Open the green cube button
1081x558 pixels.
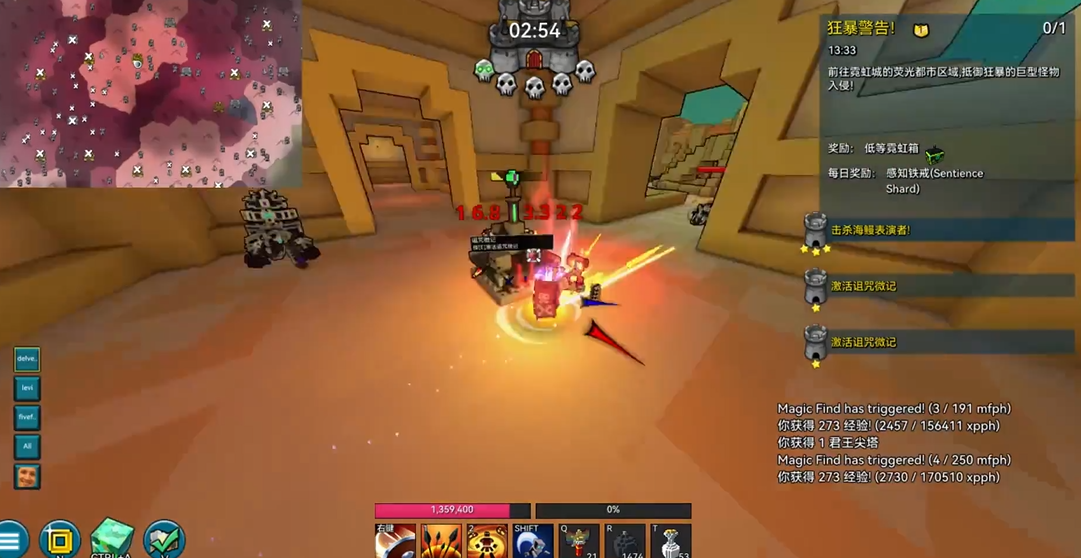pyautogui.click(x=111, y=540)
